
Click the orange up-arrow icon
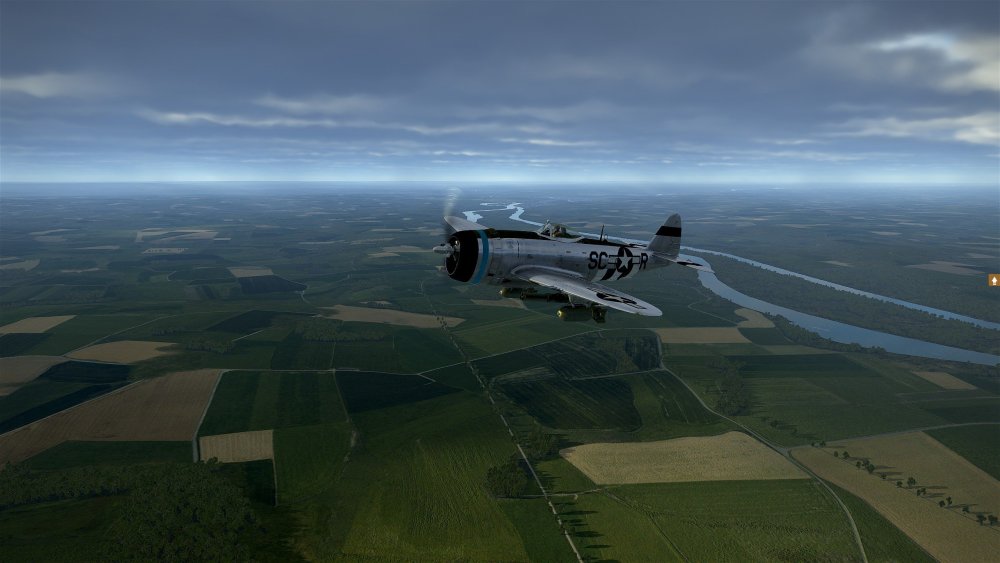click(994, 280)
